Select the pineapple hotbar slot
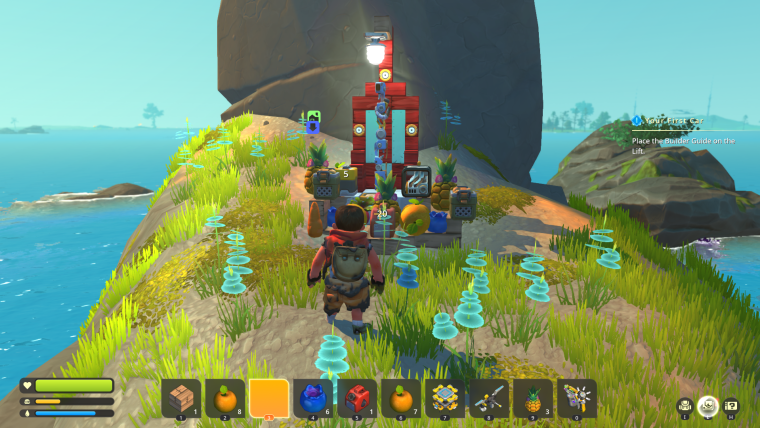760x428 pixels. (533, 398)
